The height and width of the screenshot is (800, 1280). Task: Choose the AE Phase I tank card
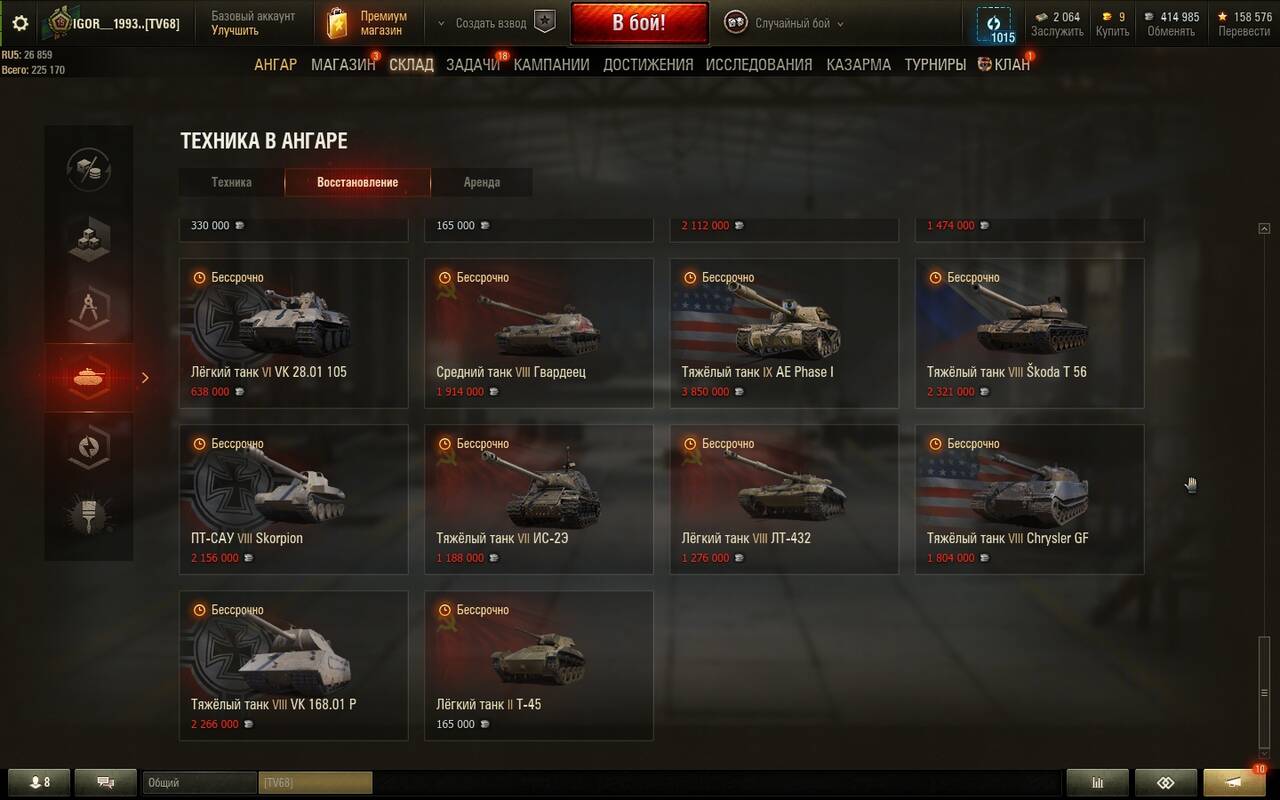click(784, 333)
